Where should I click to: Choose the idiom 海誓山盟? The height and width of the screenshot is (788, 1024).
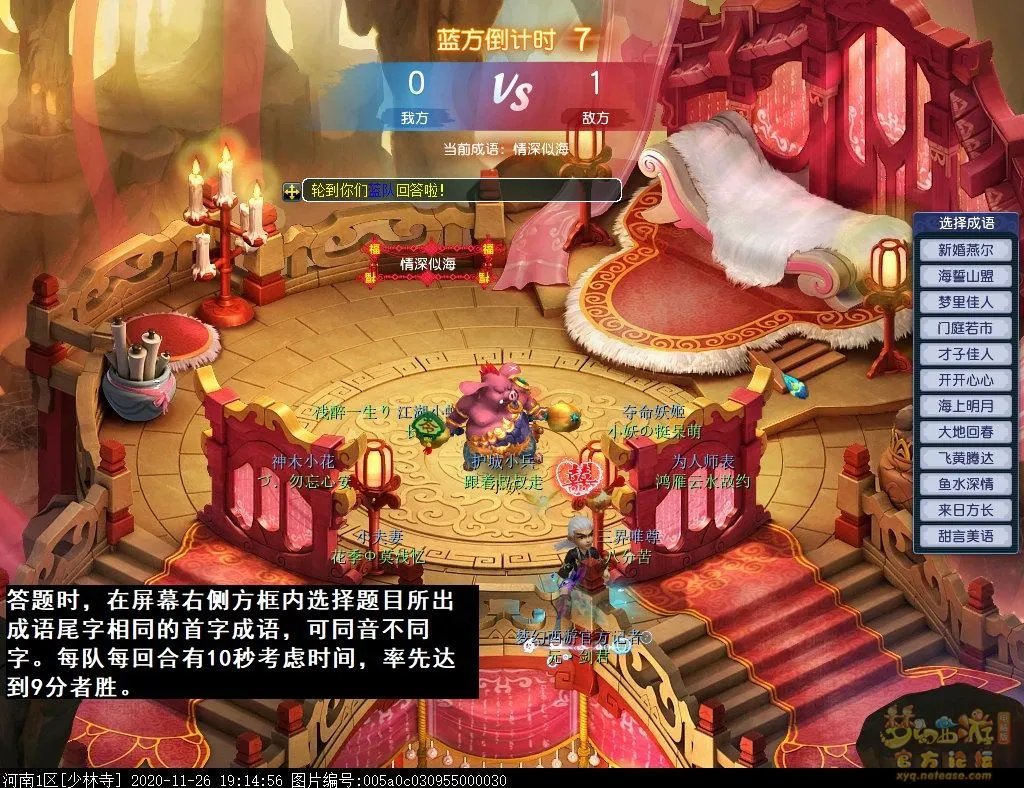pyautogui.click(x=965, y=276)
